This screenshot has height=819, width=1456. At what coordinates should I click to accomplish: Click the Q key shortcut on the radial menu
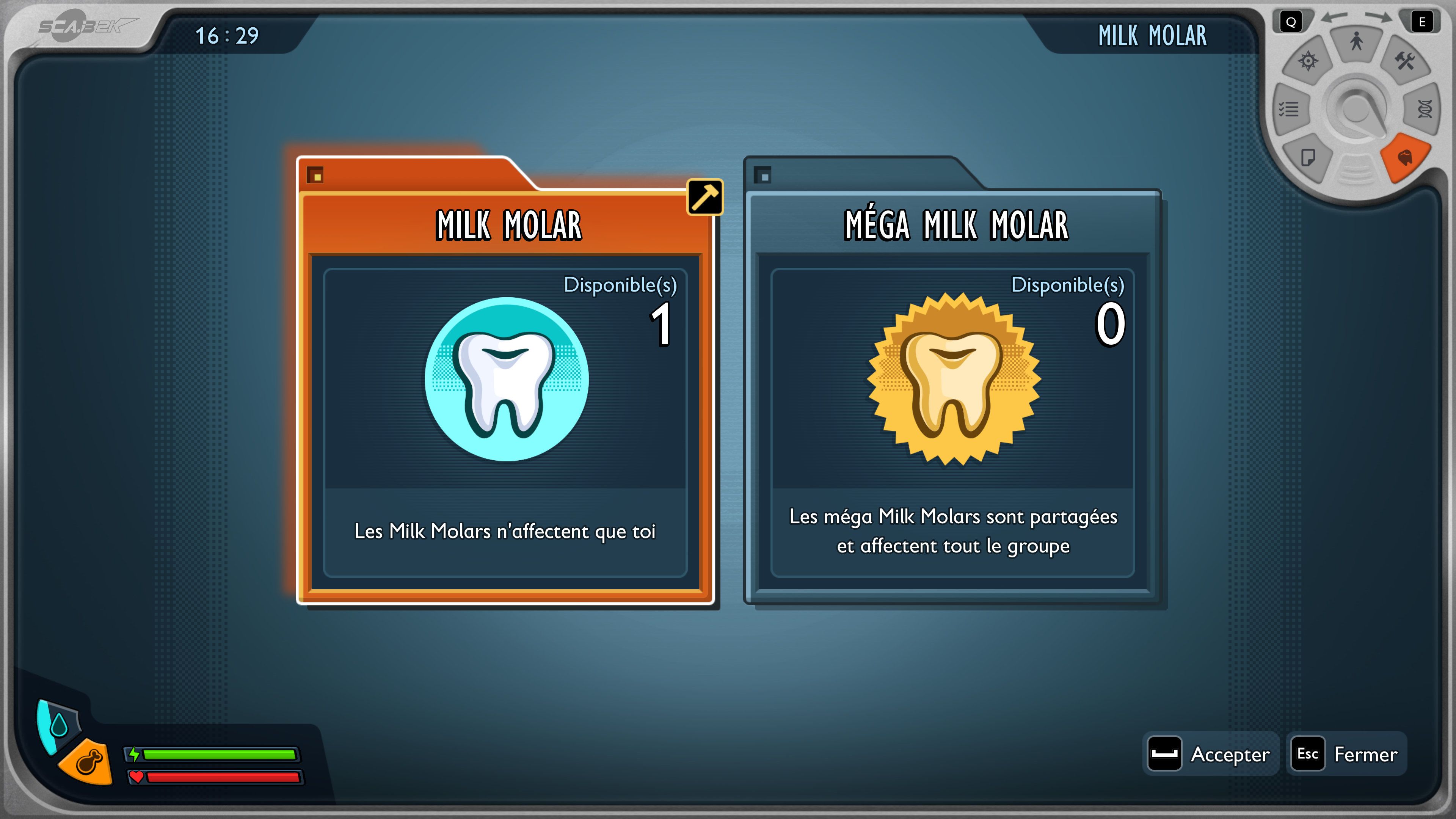click(x=1291, y=22)
